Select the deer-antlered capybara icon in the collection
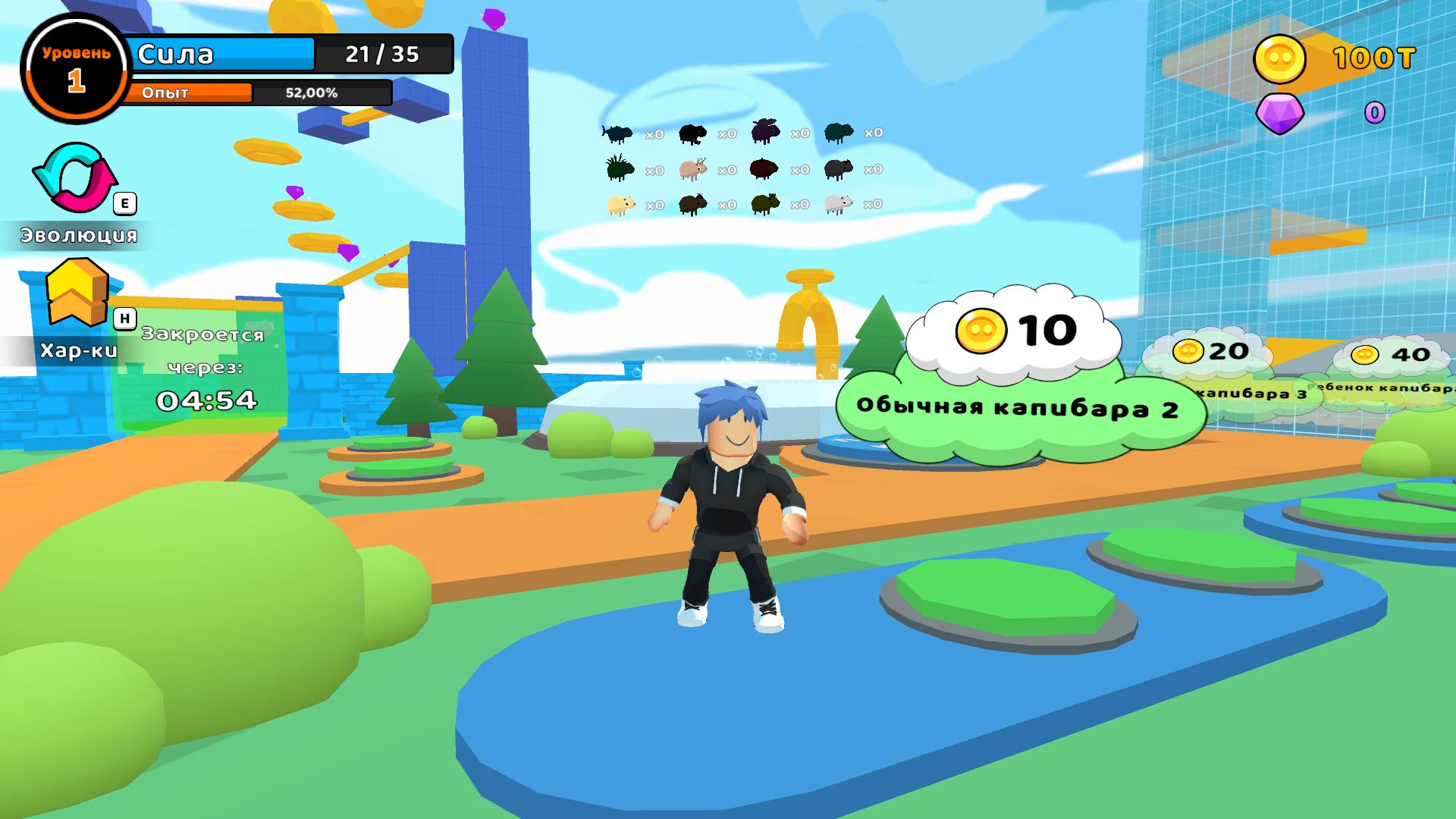 click(x=692, y=171)
